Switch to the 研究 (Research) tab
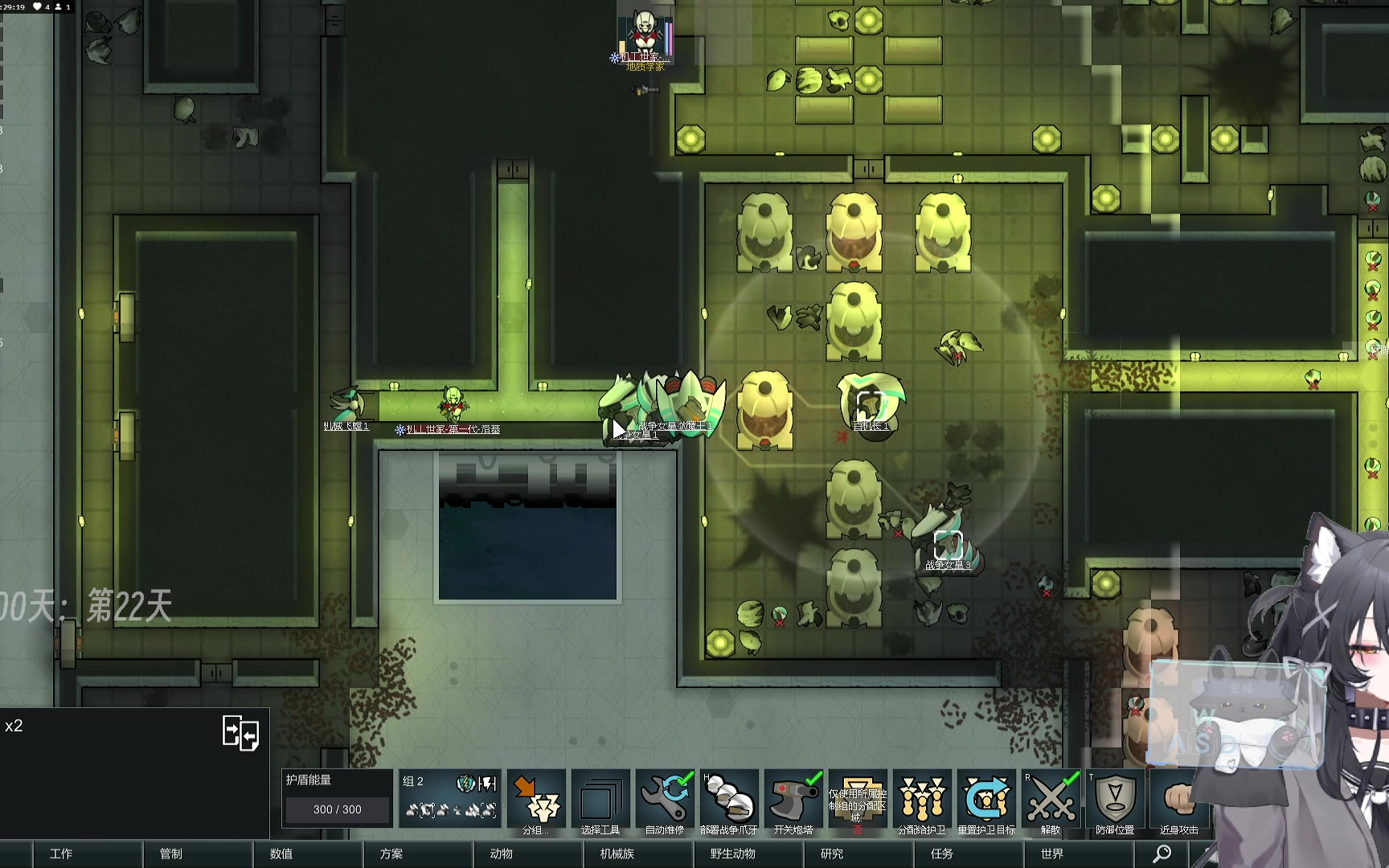1389x868 pixels. click(832, 854)
